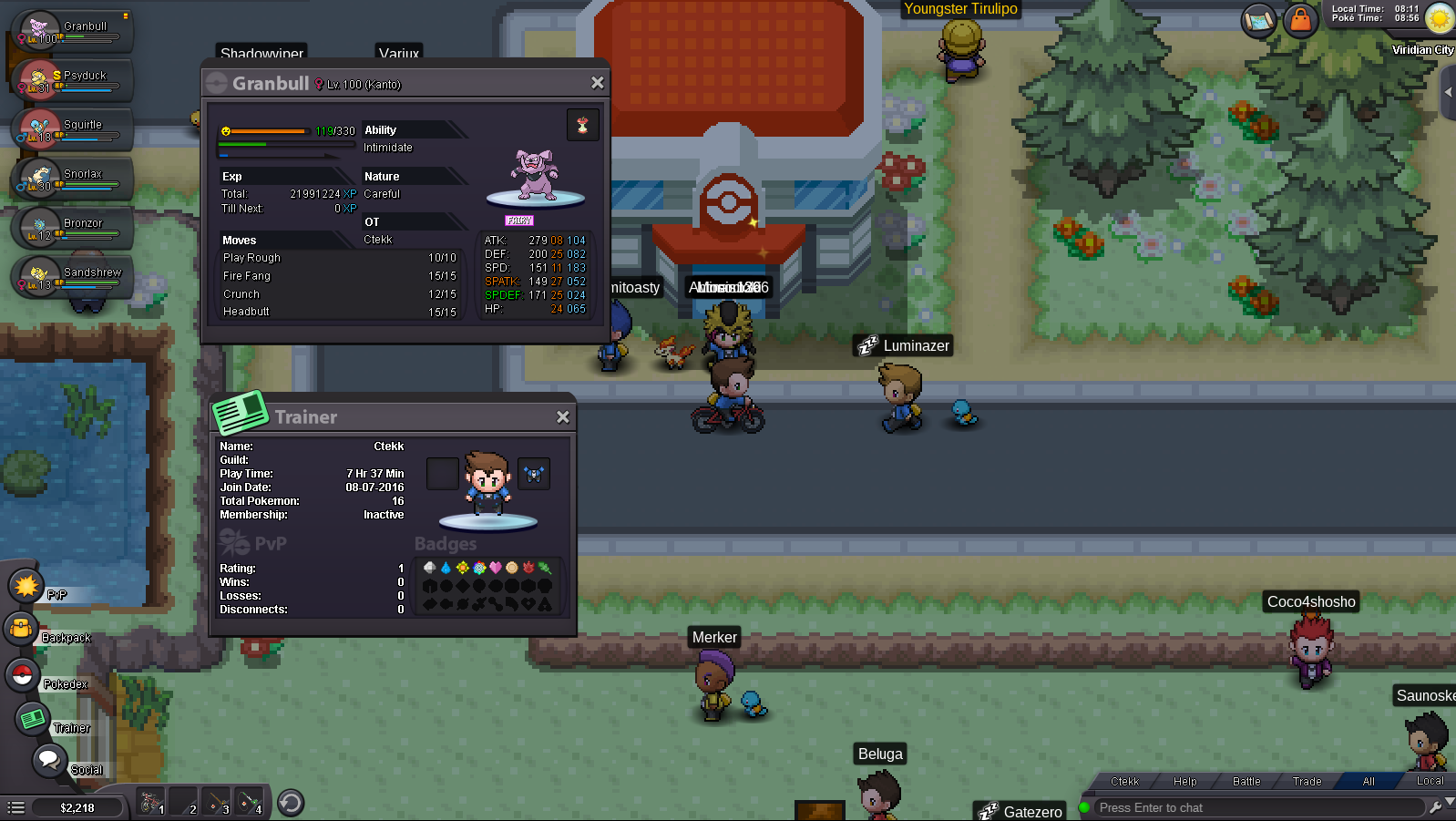Open the Backpack

(21, 629)
